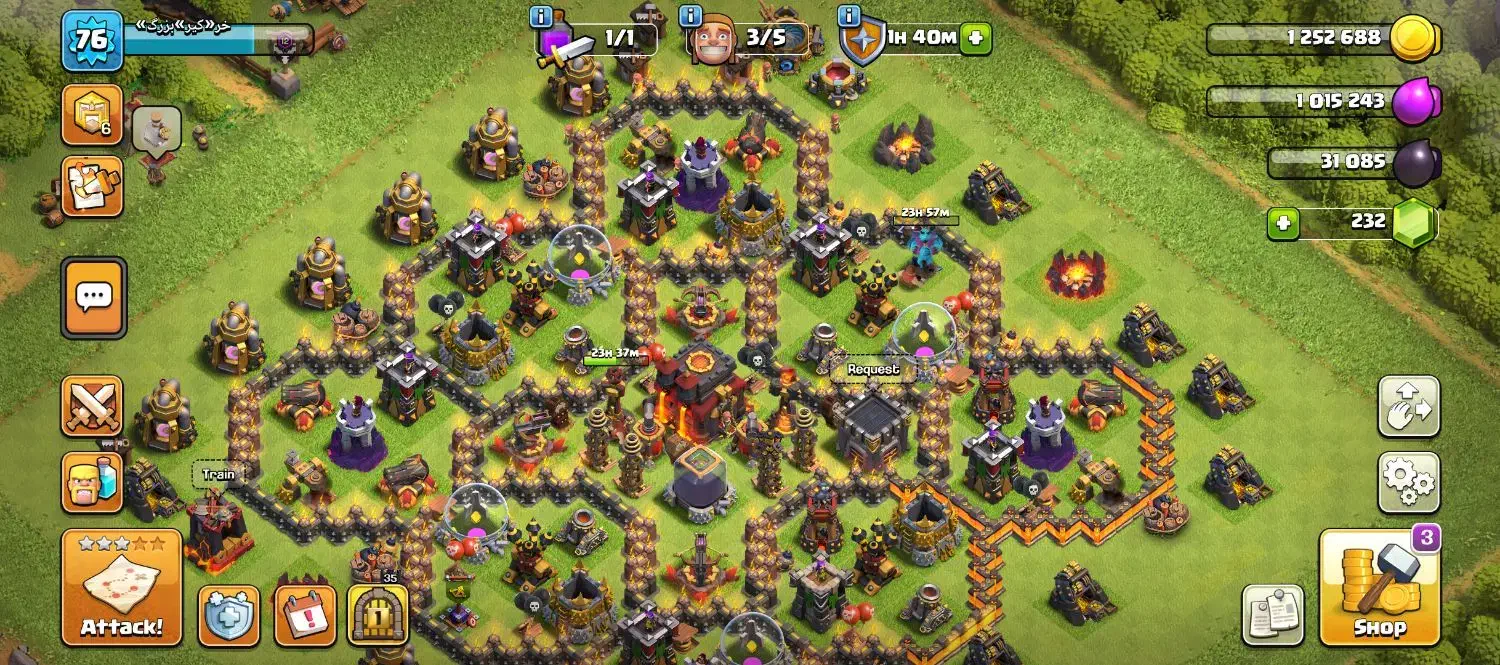This screenshot has height=665, width=1500.
Task: Open the puzzle piece notes icon
Action: pos(92,186)
